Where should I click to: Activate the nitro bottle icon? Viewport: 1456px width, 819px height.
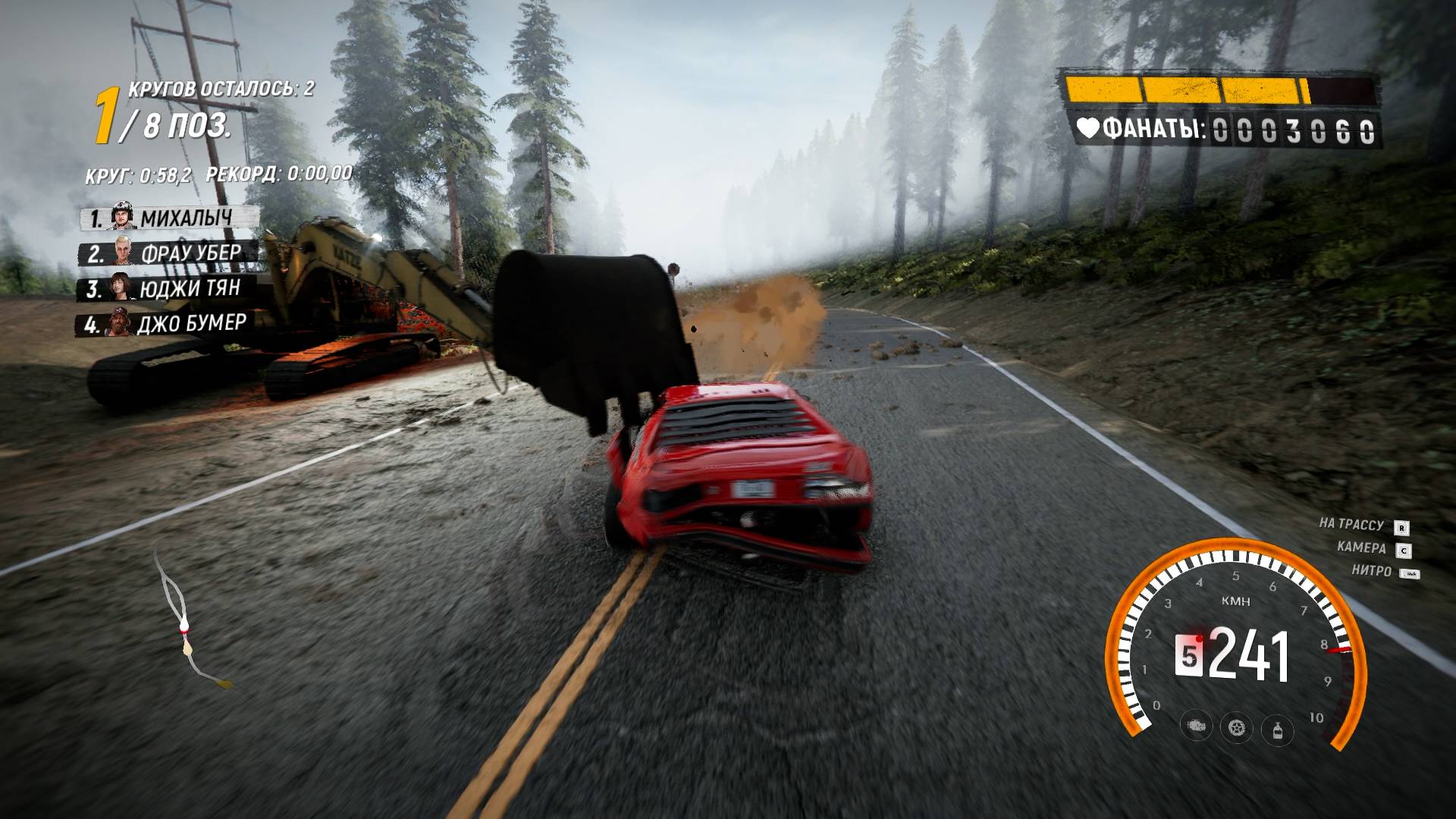pyautogui.click(x=1277, y=730)
